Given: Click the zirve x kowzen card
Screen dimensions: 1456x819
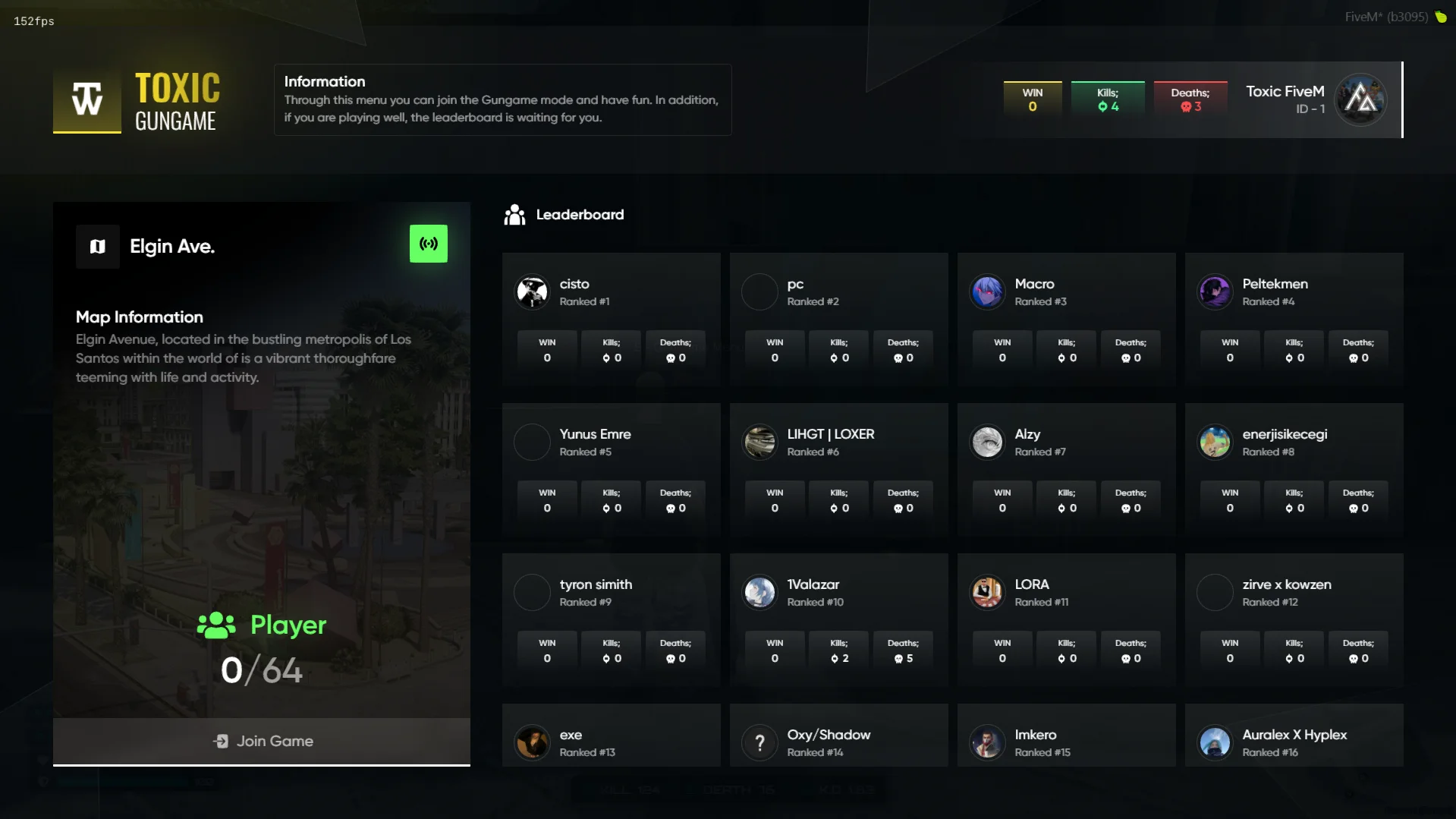Looking at the screenshot, I should coord(1294,619).
